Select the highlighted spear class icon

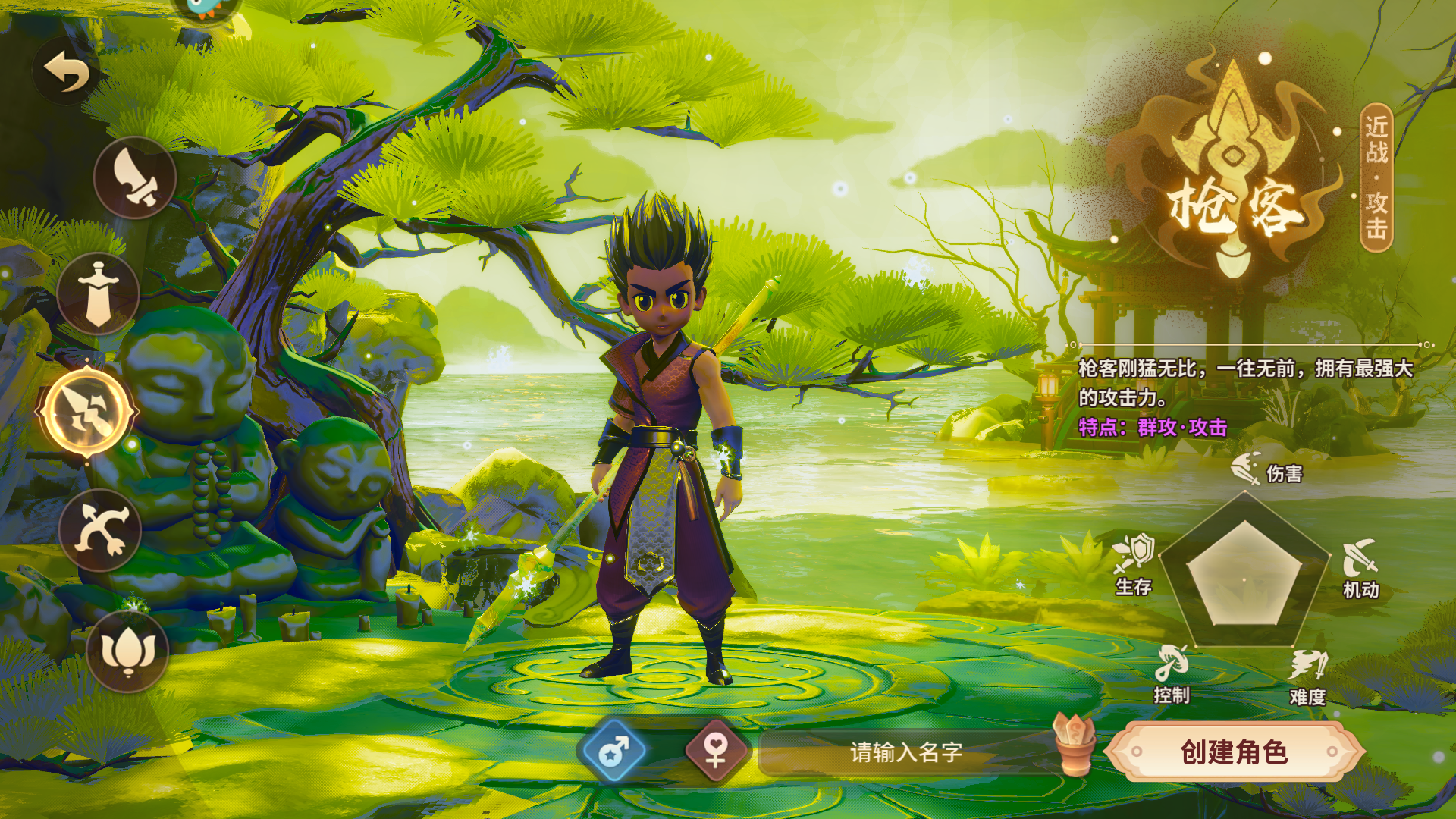[87, 412]
